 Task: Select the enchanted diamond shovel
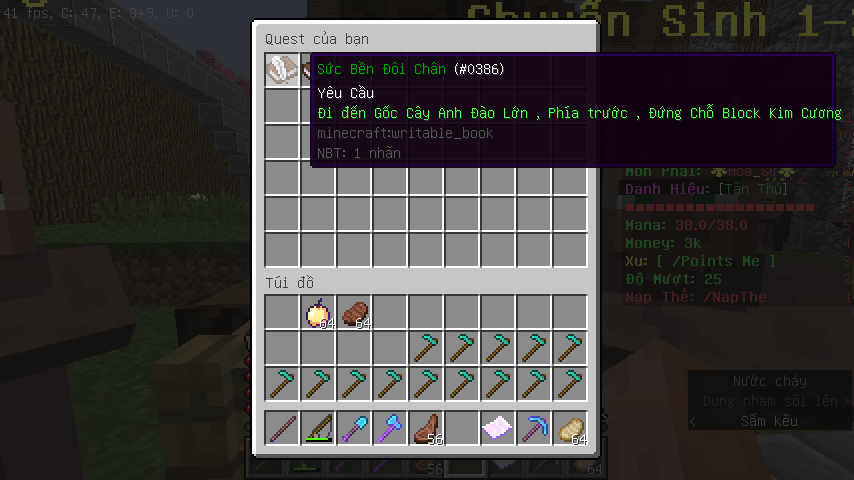(354, 429)
